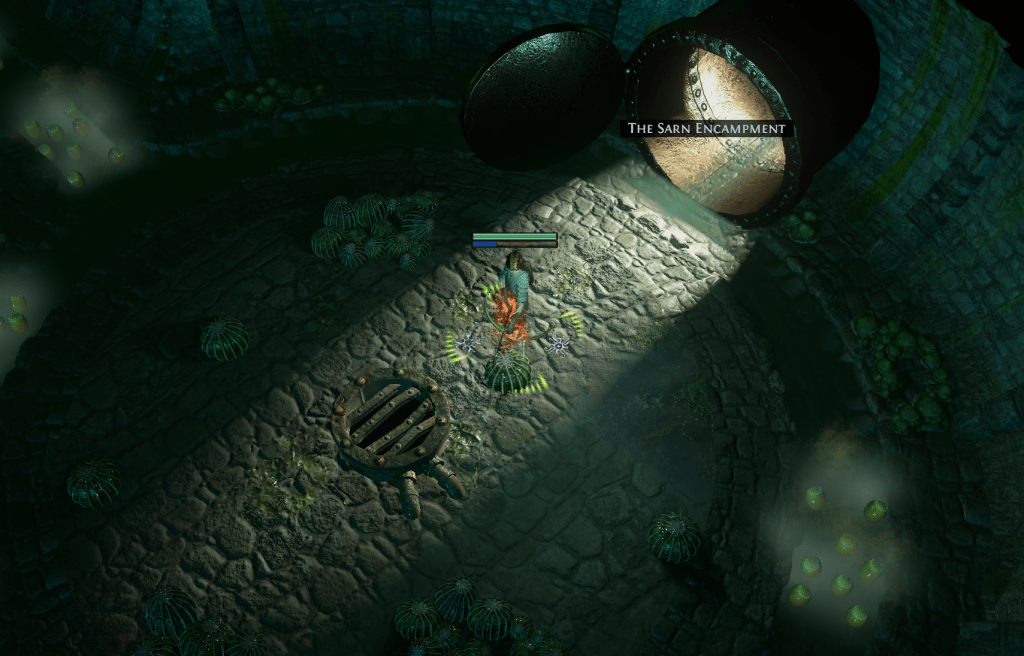This screenshot has height=656, width=1024.
Task: Click The Sarn Encampment transition label
Action: click(706, 129)
